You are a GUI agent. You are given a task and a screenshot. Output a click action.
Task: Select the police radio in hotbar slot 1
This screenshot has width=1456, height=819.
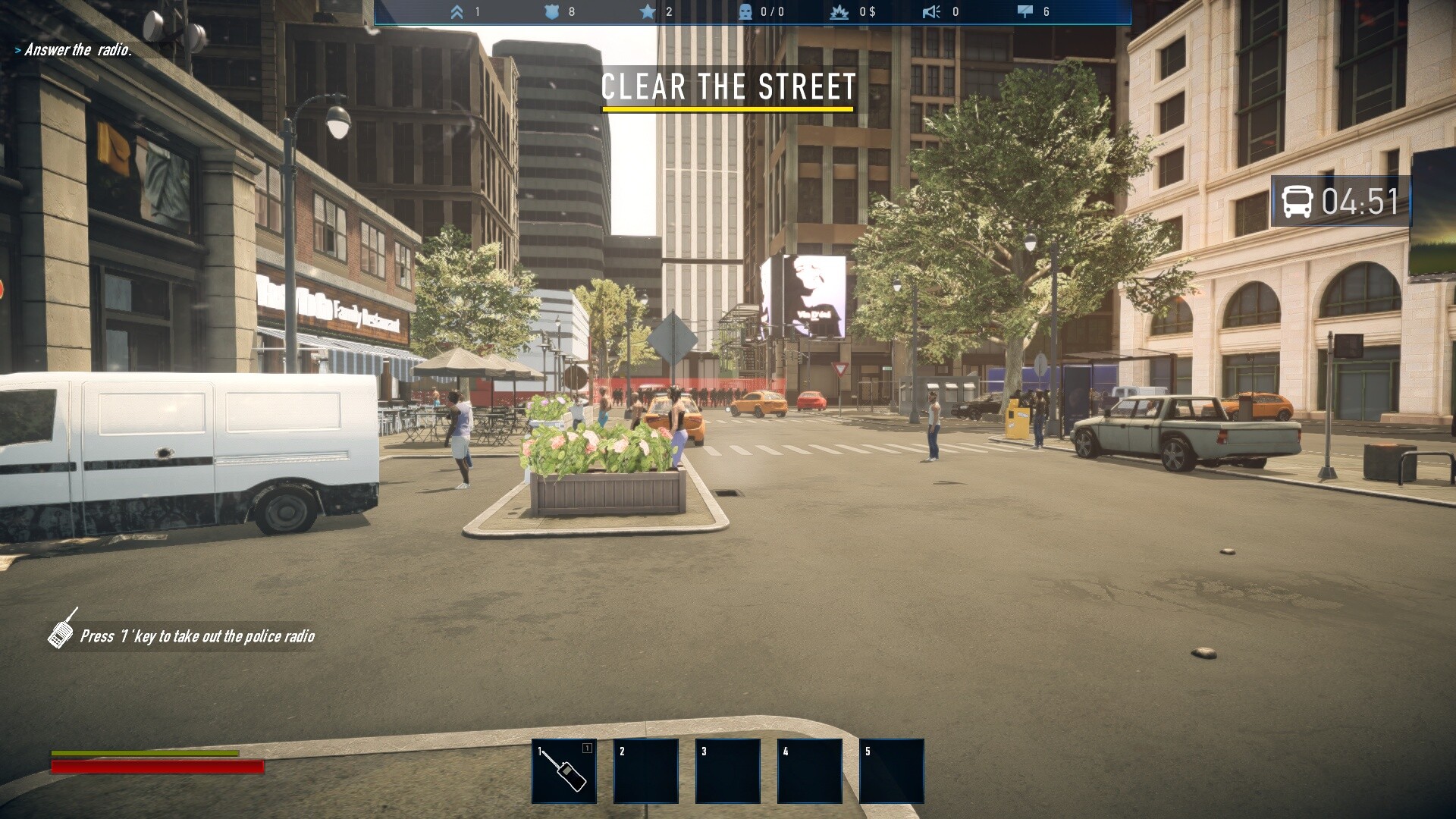(564, 771)
